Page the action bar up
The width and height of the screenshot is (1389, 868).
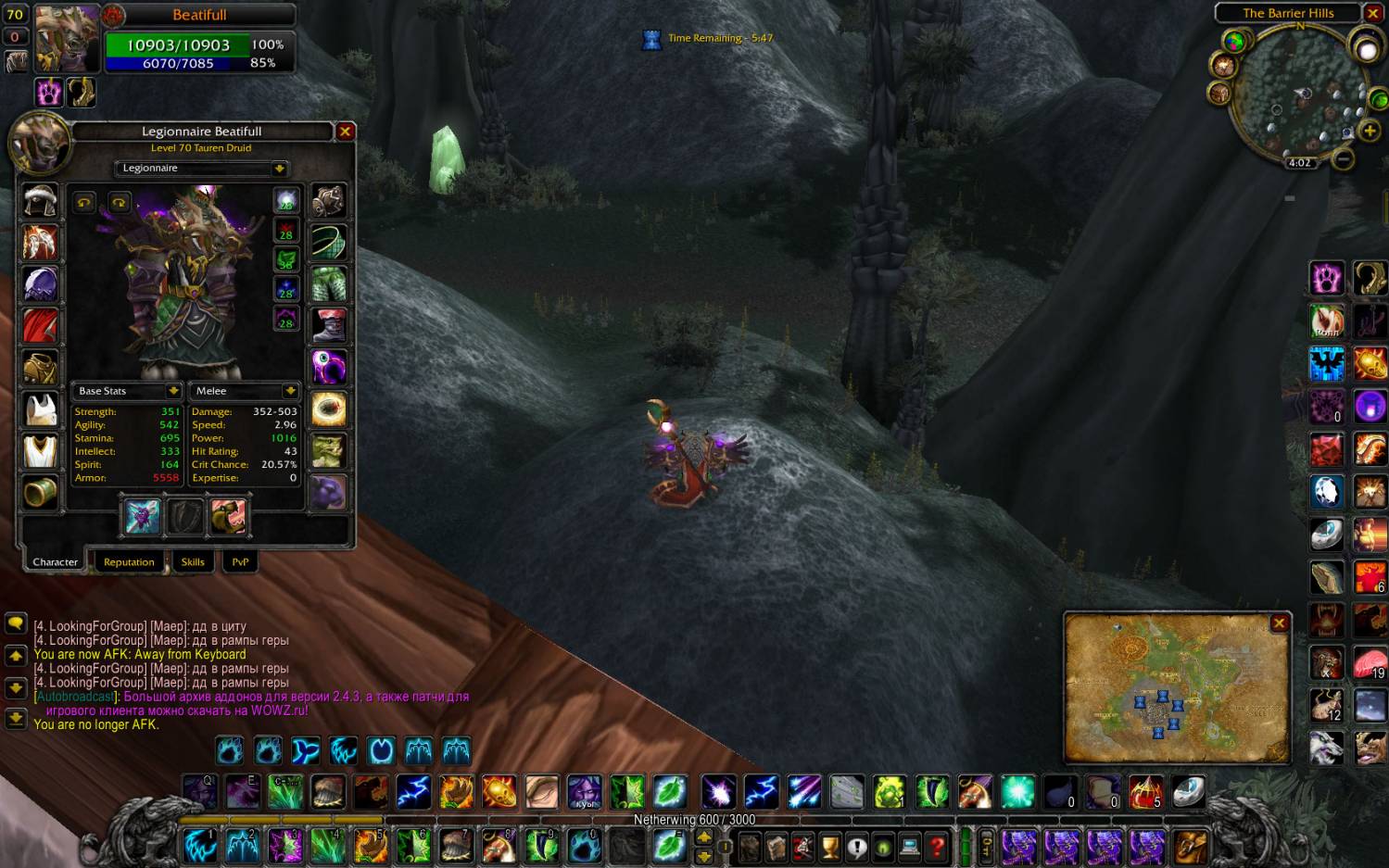[704, 836]
